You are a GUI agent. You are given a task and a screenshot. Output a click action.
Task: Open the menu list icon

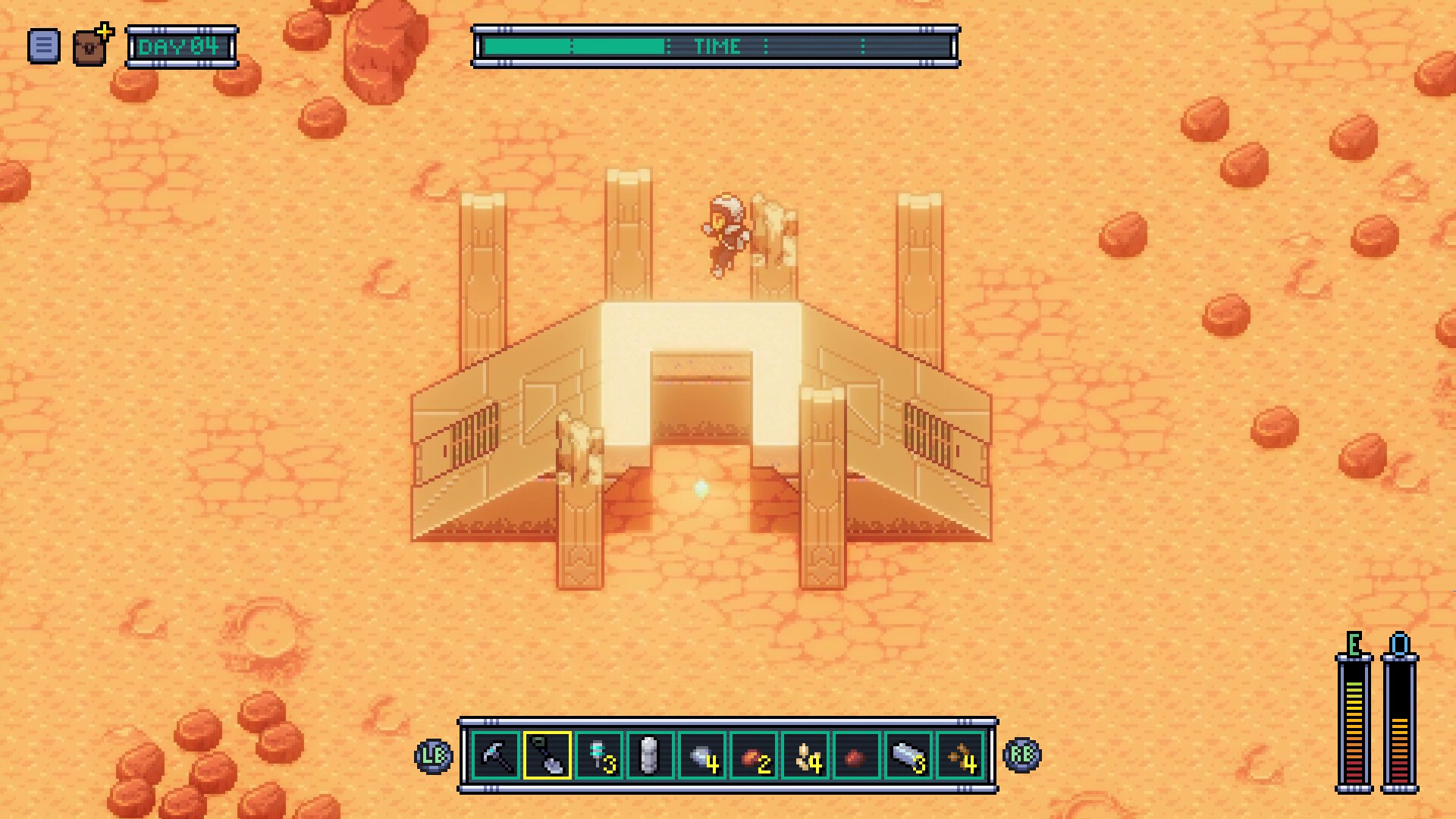[43, 46]
